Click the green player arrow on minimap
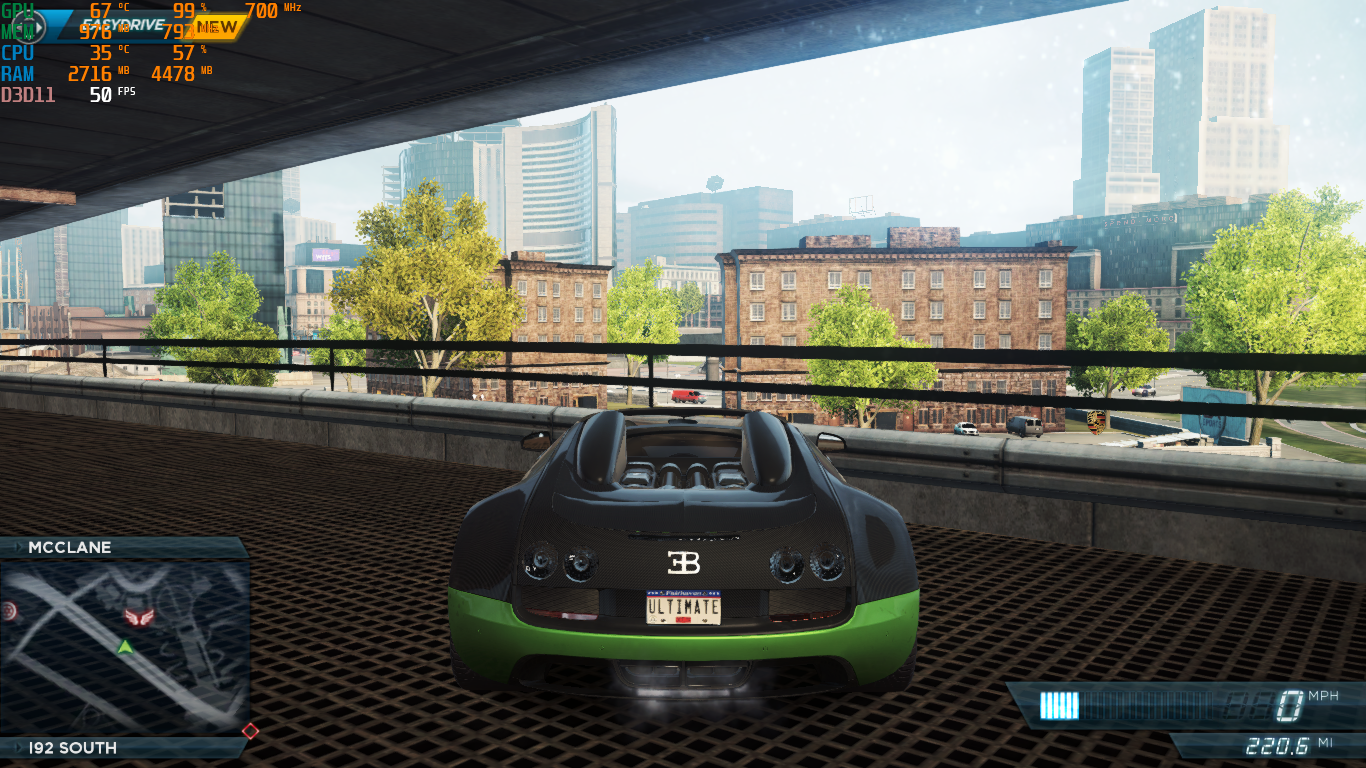 pos(125,647)
